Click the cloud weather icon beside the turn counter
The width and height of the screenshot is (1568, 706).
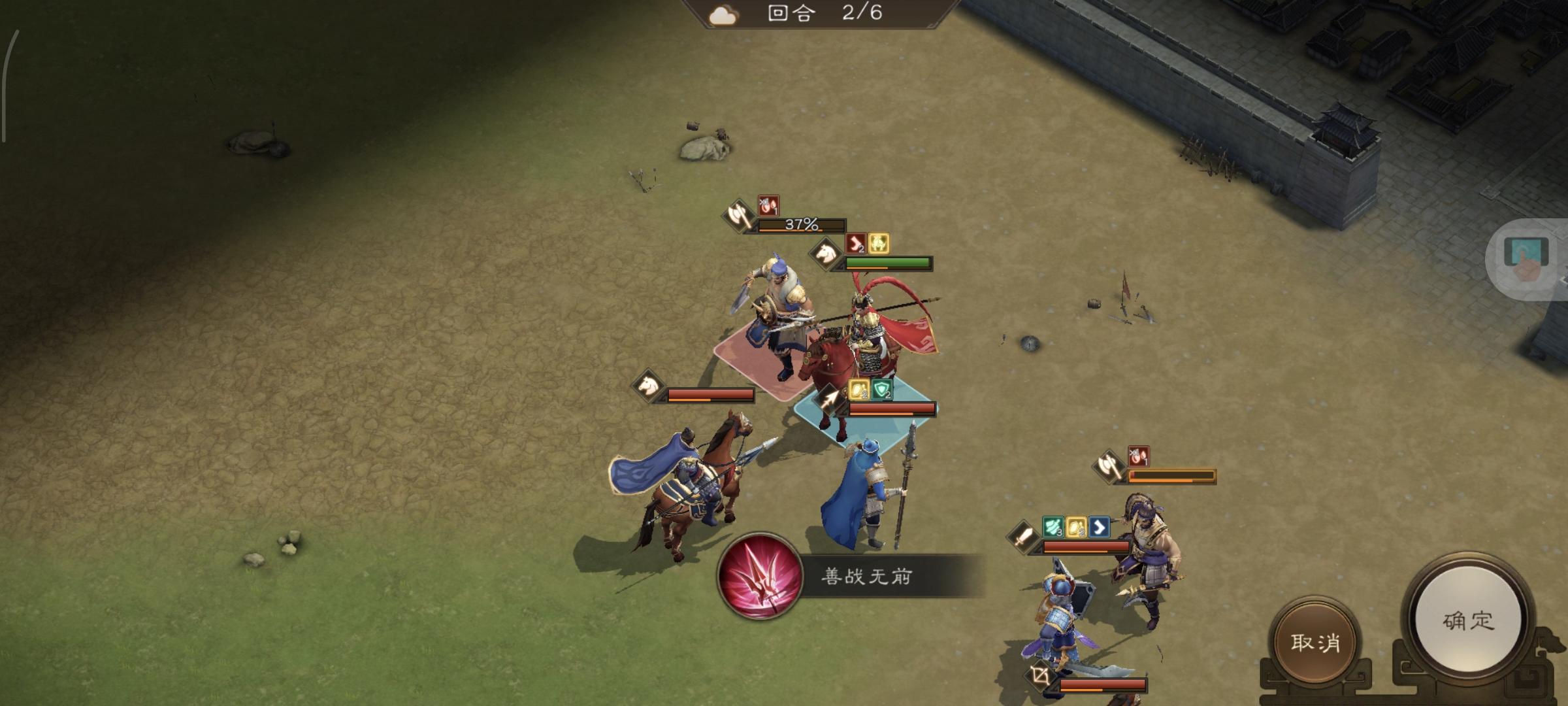(723, 14)
